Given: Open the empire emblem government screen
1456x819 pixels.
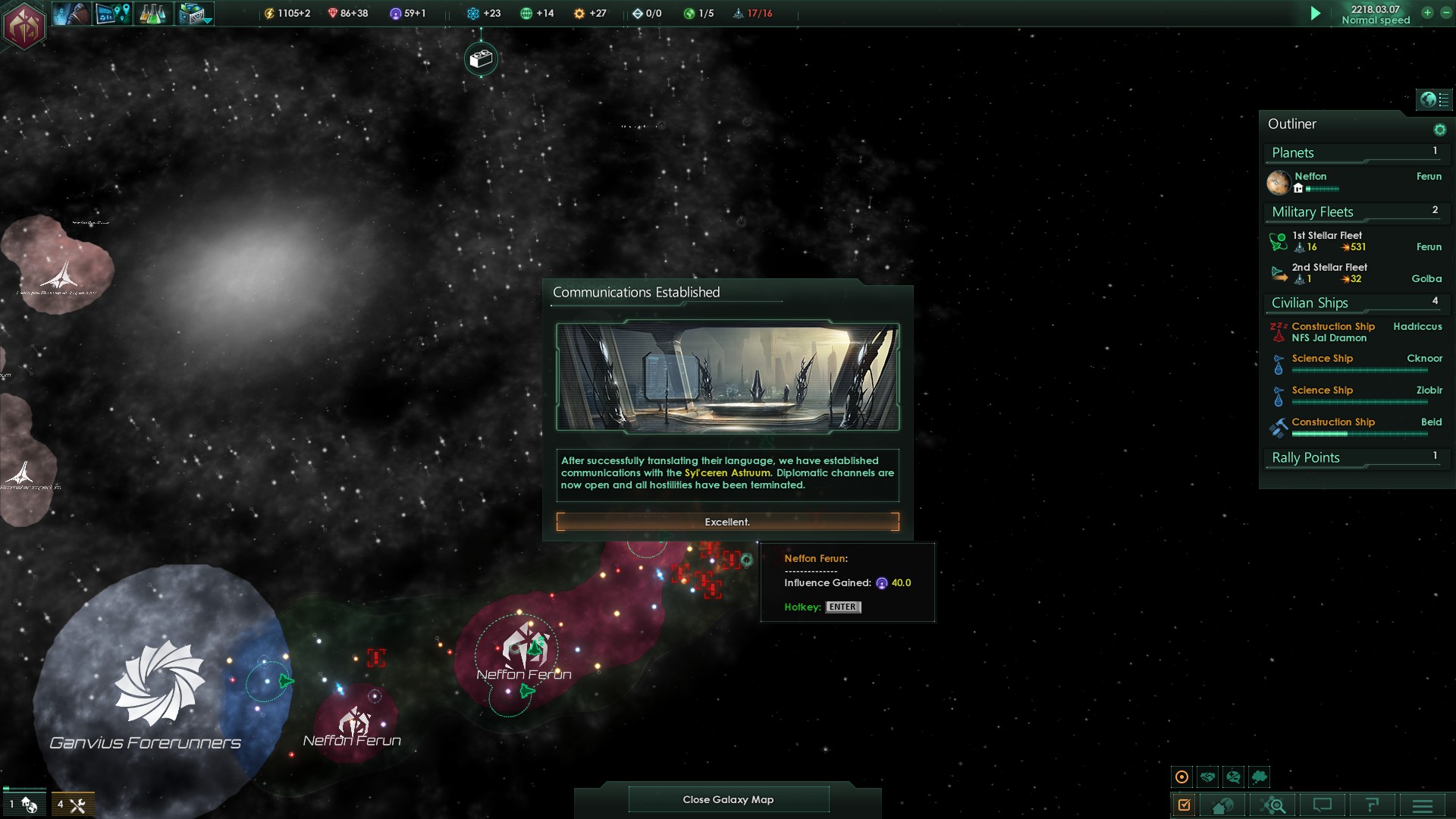Looking at the screenshot, I should click(x=24, y=25).
